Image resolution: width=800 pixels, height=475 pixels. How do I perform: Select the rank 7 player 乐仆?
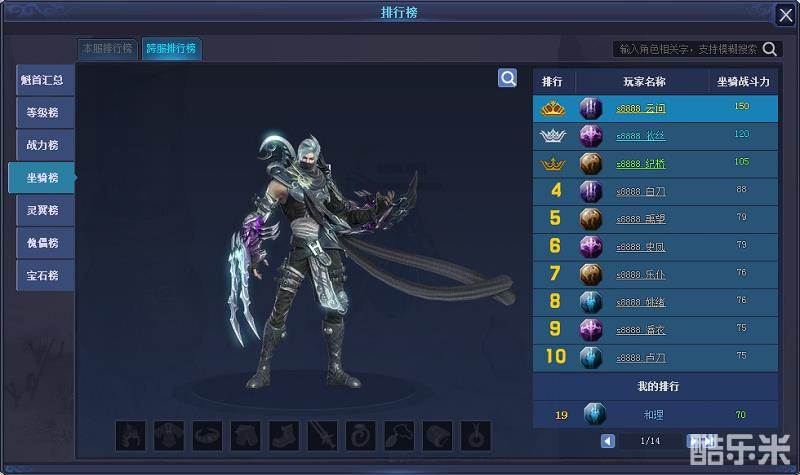pos(654,273)
